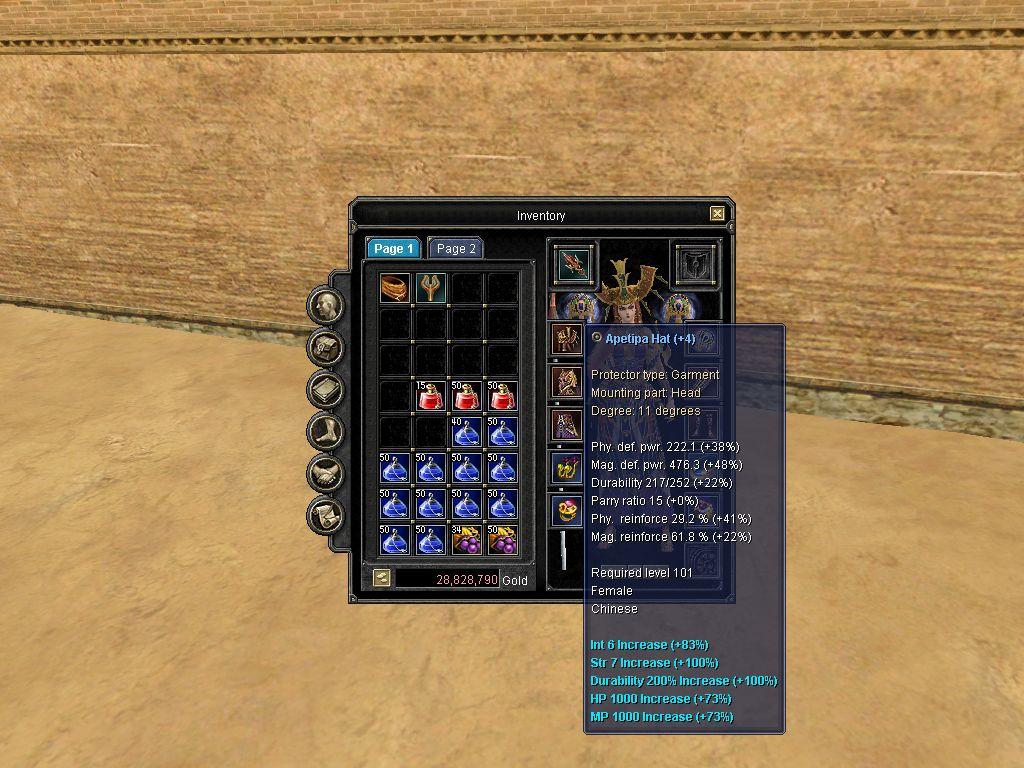Open the character head side button
The width and height of the screenshot is (1024, 768).
(326, 306)
